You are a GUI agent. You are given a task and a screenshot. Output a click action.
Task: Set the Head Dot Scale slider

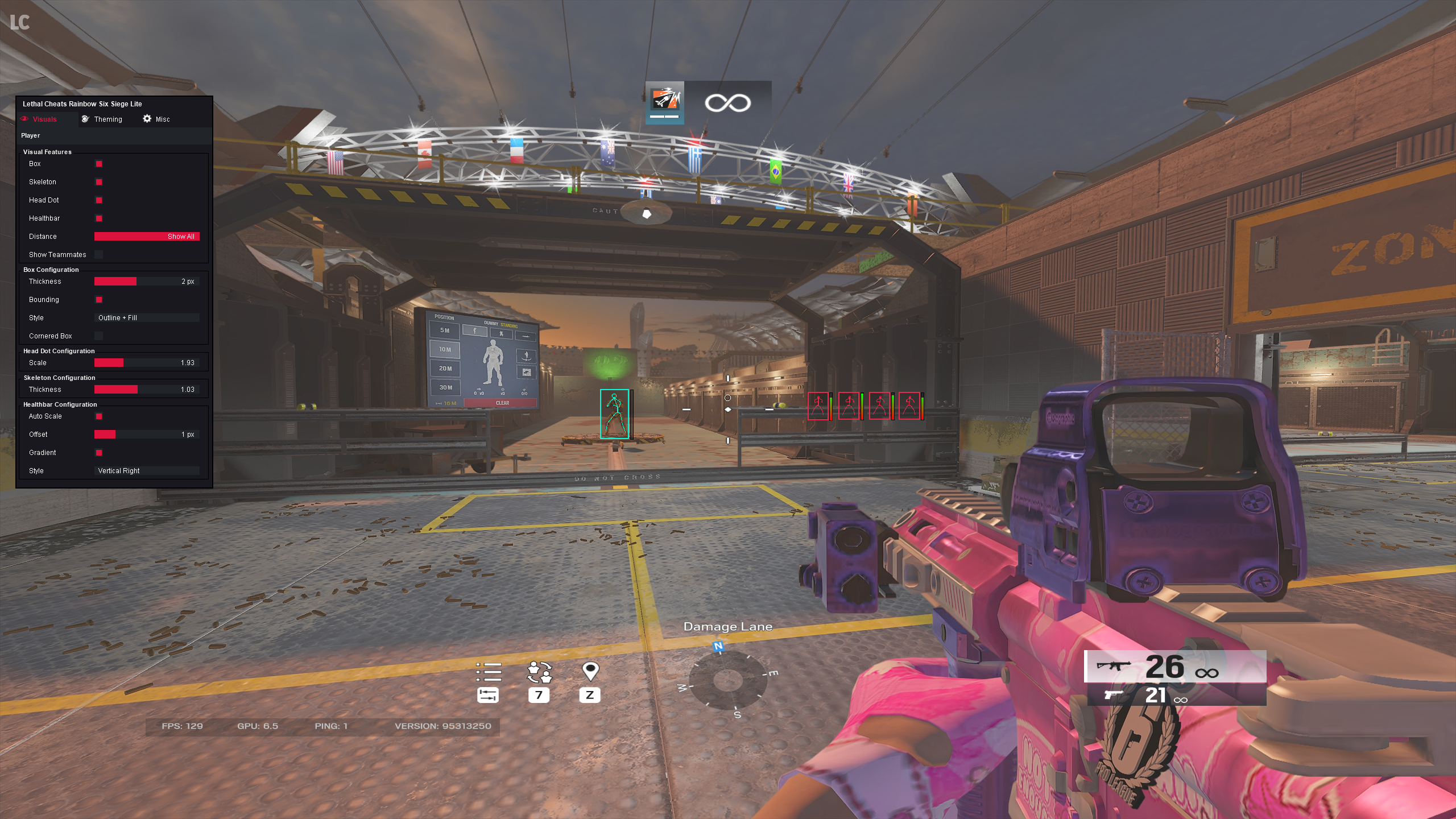[x=147, y=363]
